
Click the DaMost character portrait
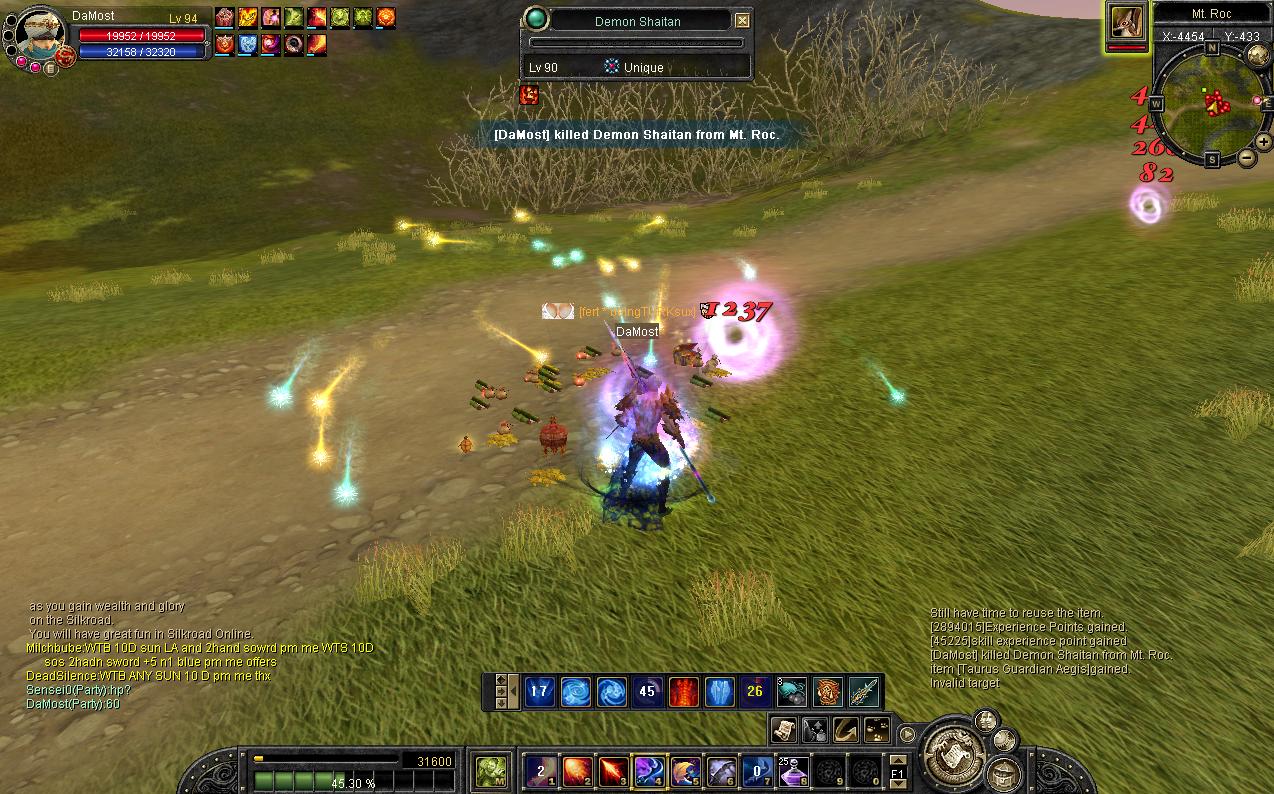38,37
